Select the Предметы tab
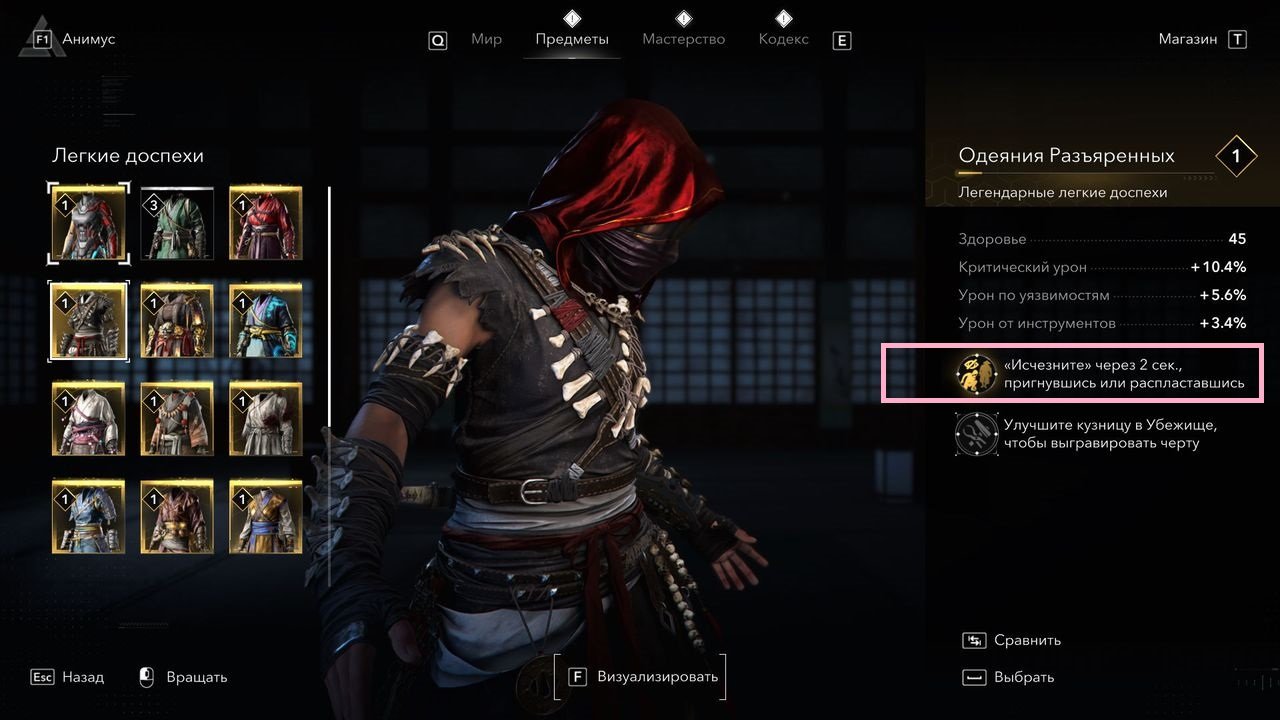Viewport: 1280px width, 720px height. [x=571, y=40]
